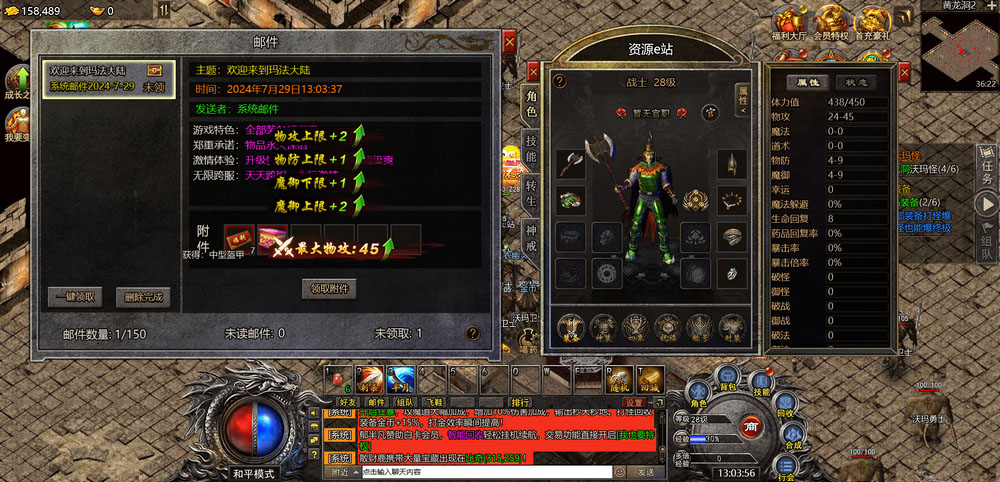This screenshot has width=1000, height=482.
Task: Activate the 半月 half-moon skill
Action: [x=401, y=381]
